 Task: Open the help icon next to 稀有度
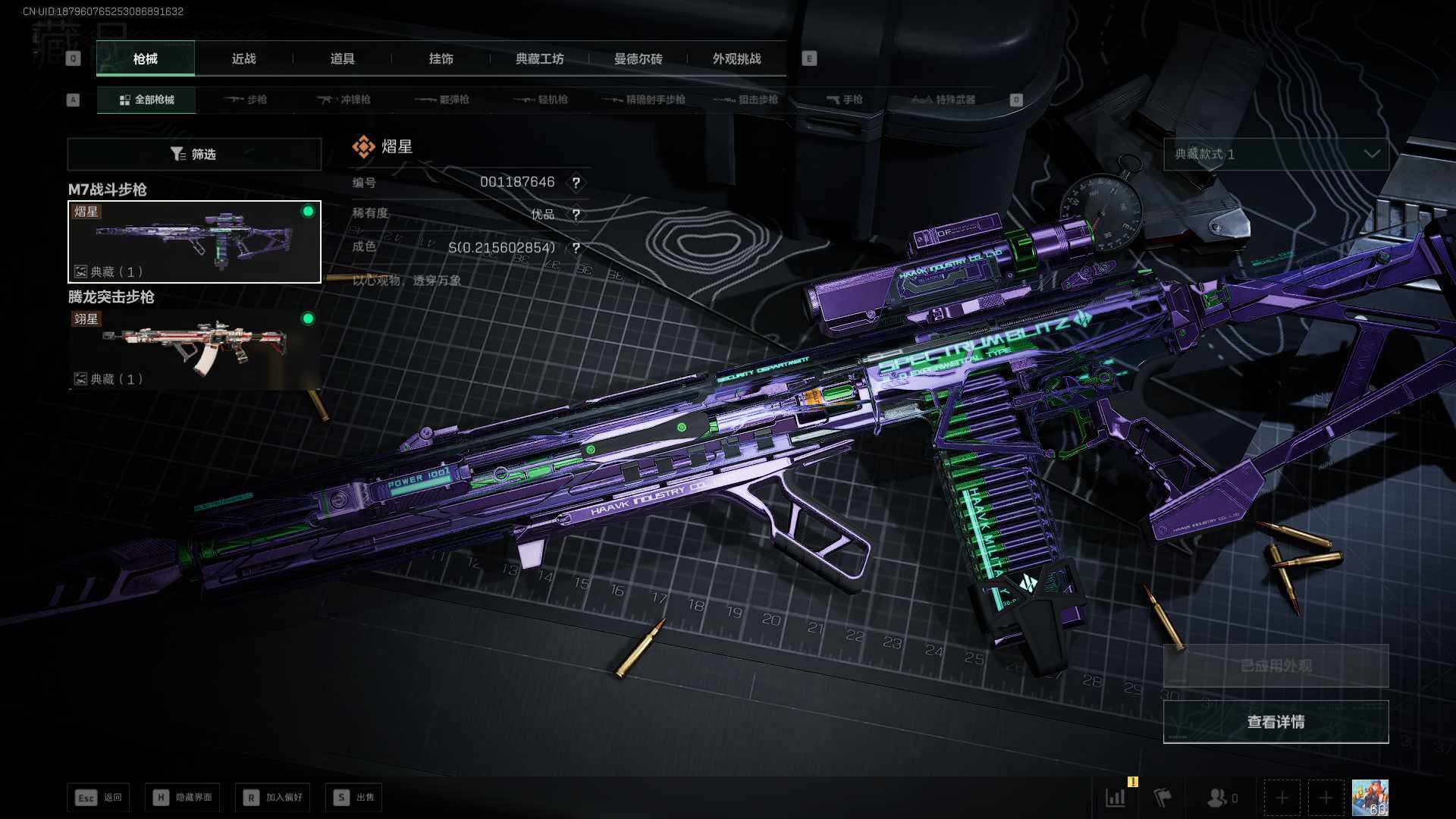pos(576,215)
